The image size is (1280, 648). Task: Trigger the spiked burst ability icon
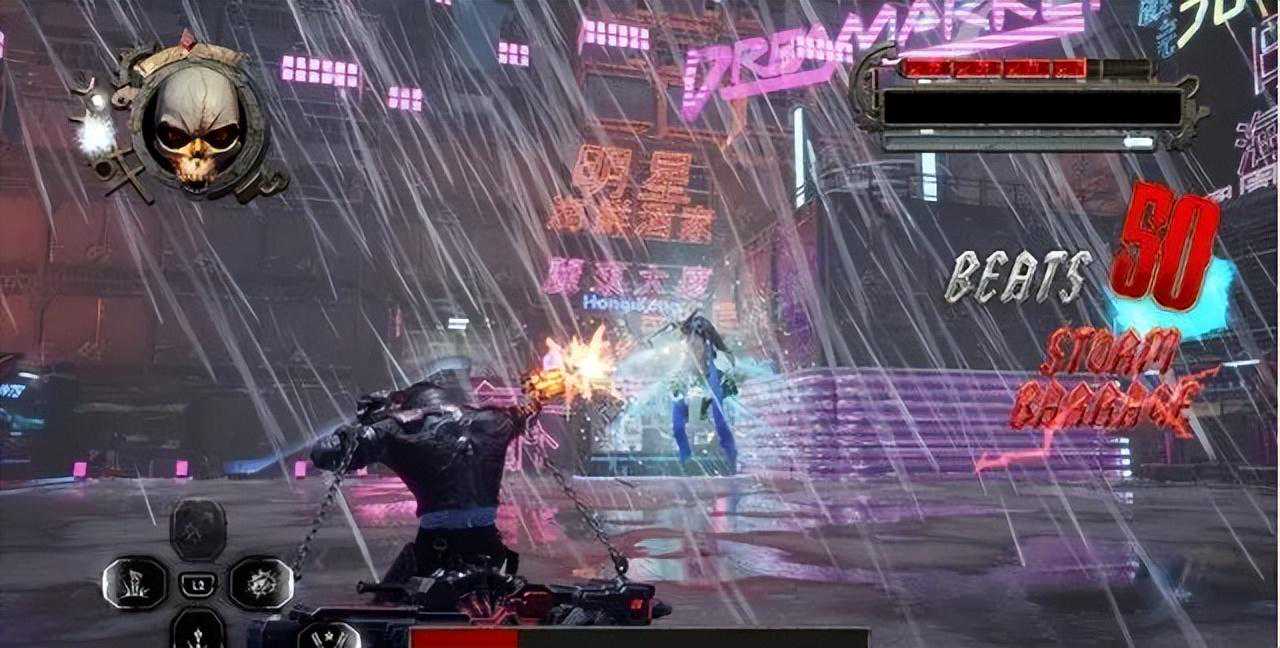(260, 582)
